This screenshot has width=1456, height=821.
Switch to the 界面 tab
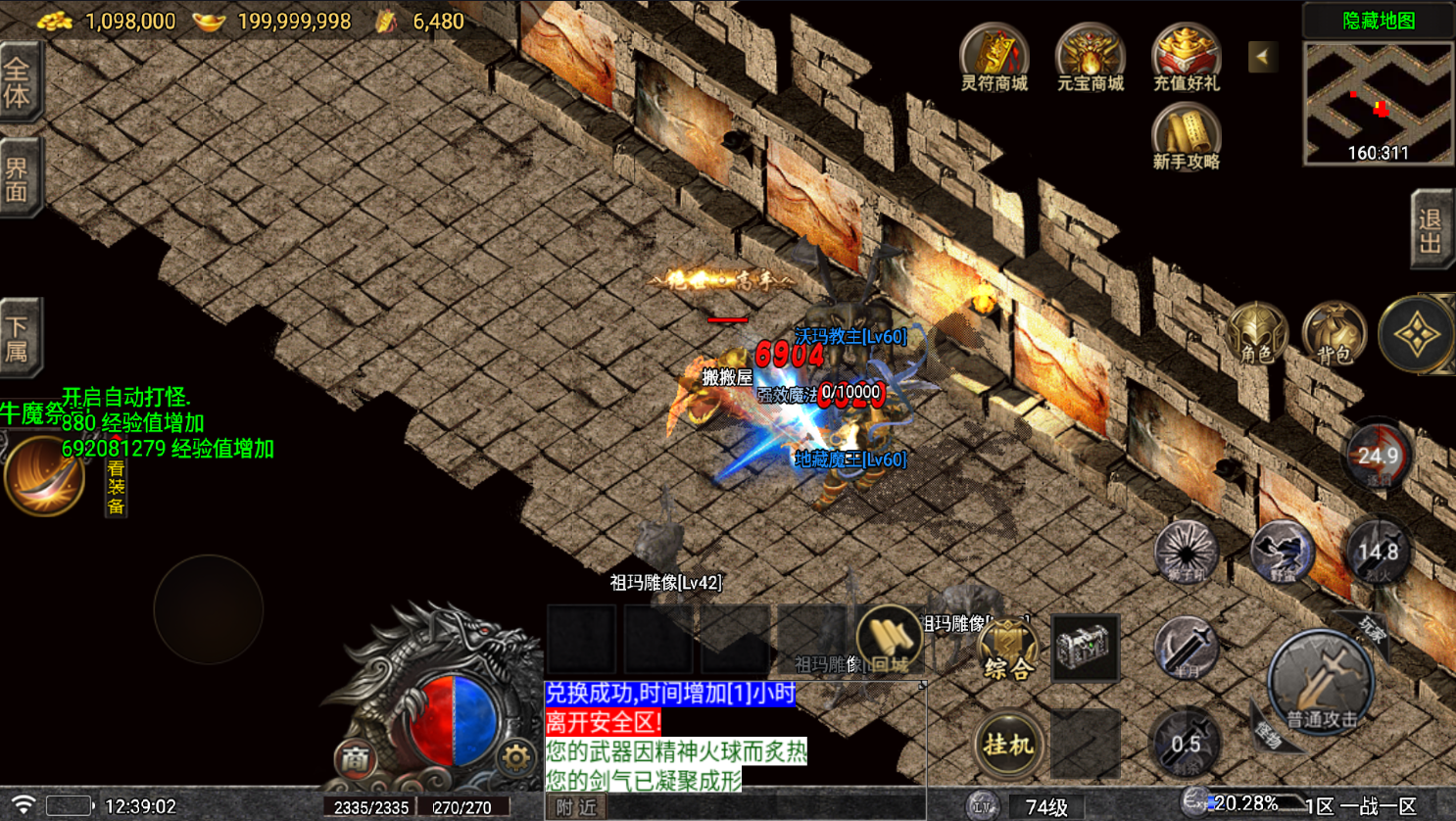tap(19, 178)
